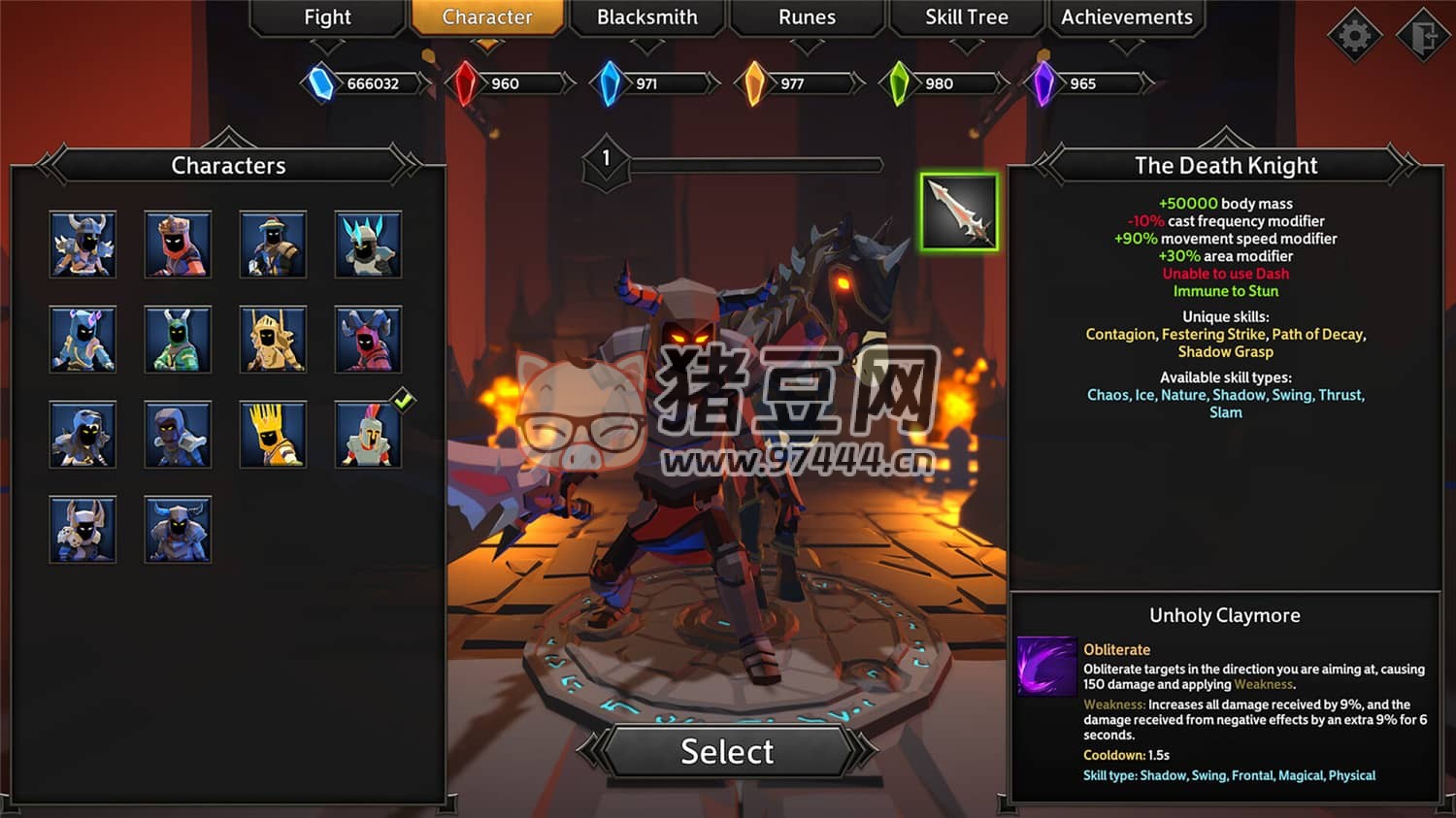Choose the wide-brim hat character portrait
The width and height of the screenshot is (1456, 818).
coord(273,245)
